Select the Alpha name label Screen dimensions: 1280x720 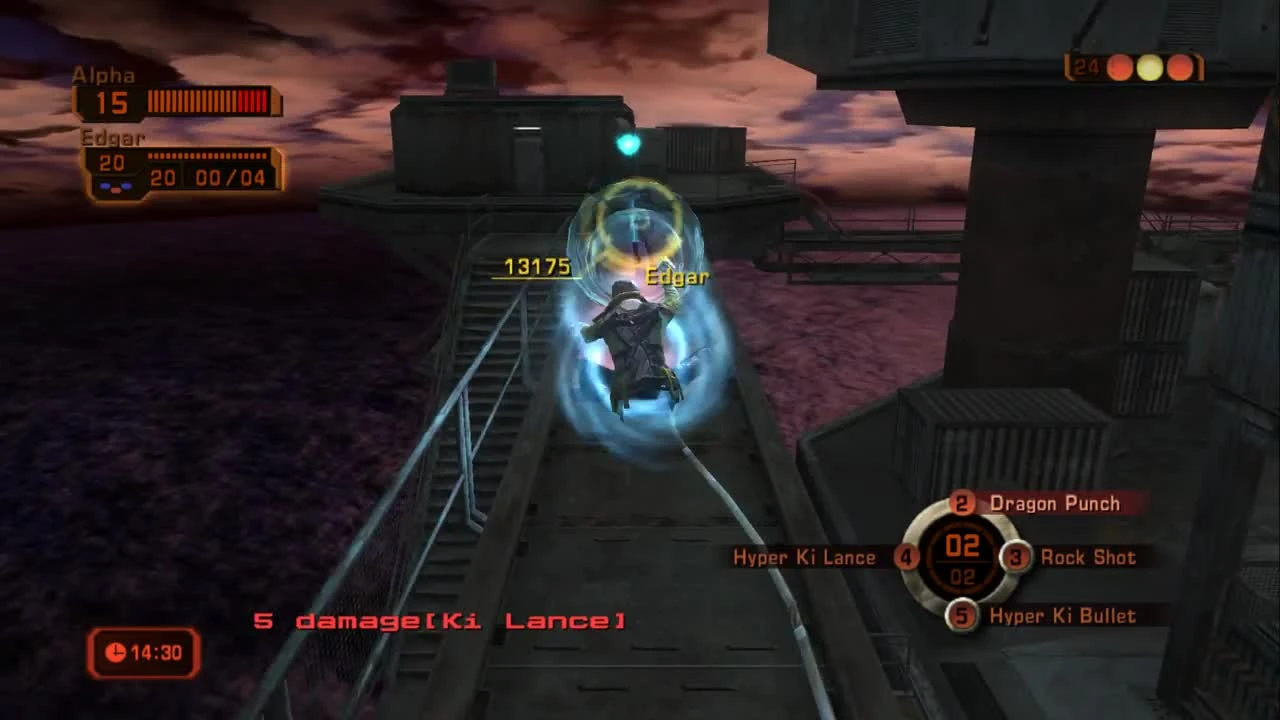[x=104, y=75]
